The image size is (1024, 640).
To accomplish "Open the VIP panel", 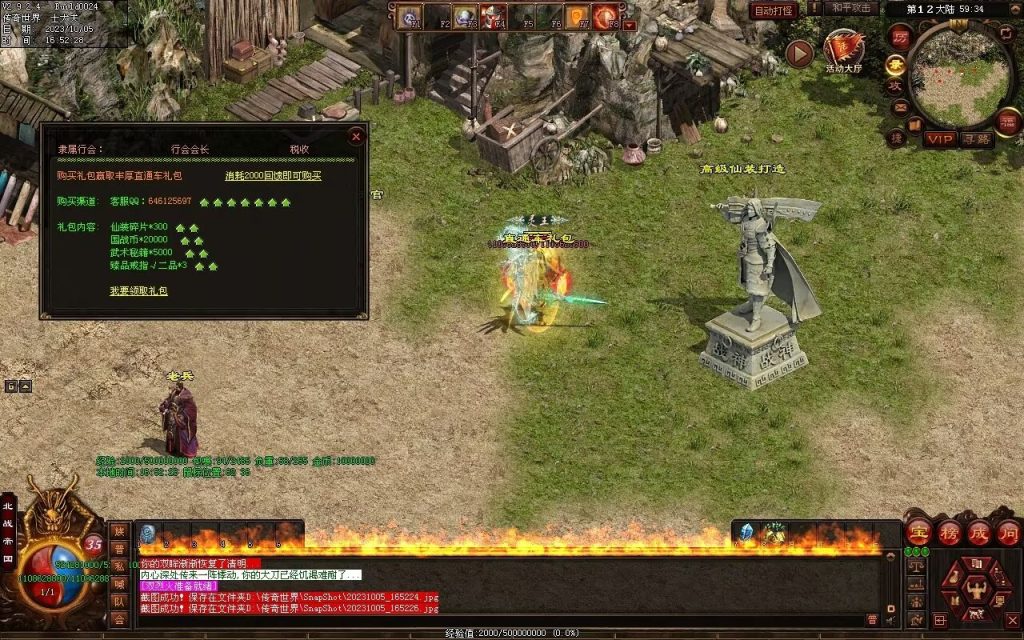I will pyautogui.click(x=940, y=139).
